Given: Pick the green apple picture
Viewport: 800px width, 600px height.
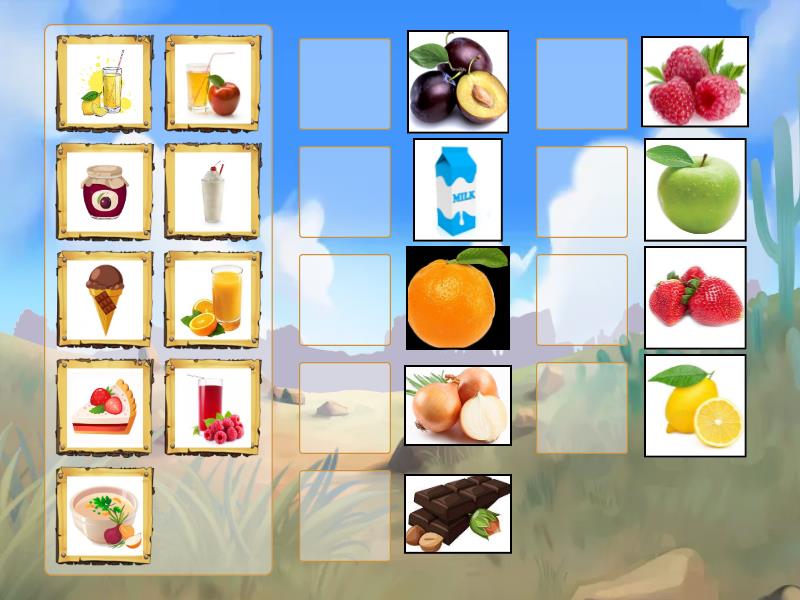Looking at the screenshot, I should pos(695,190).
